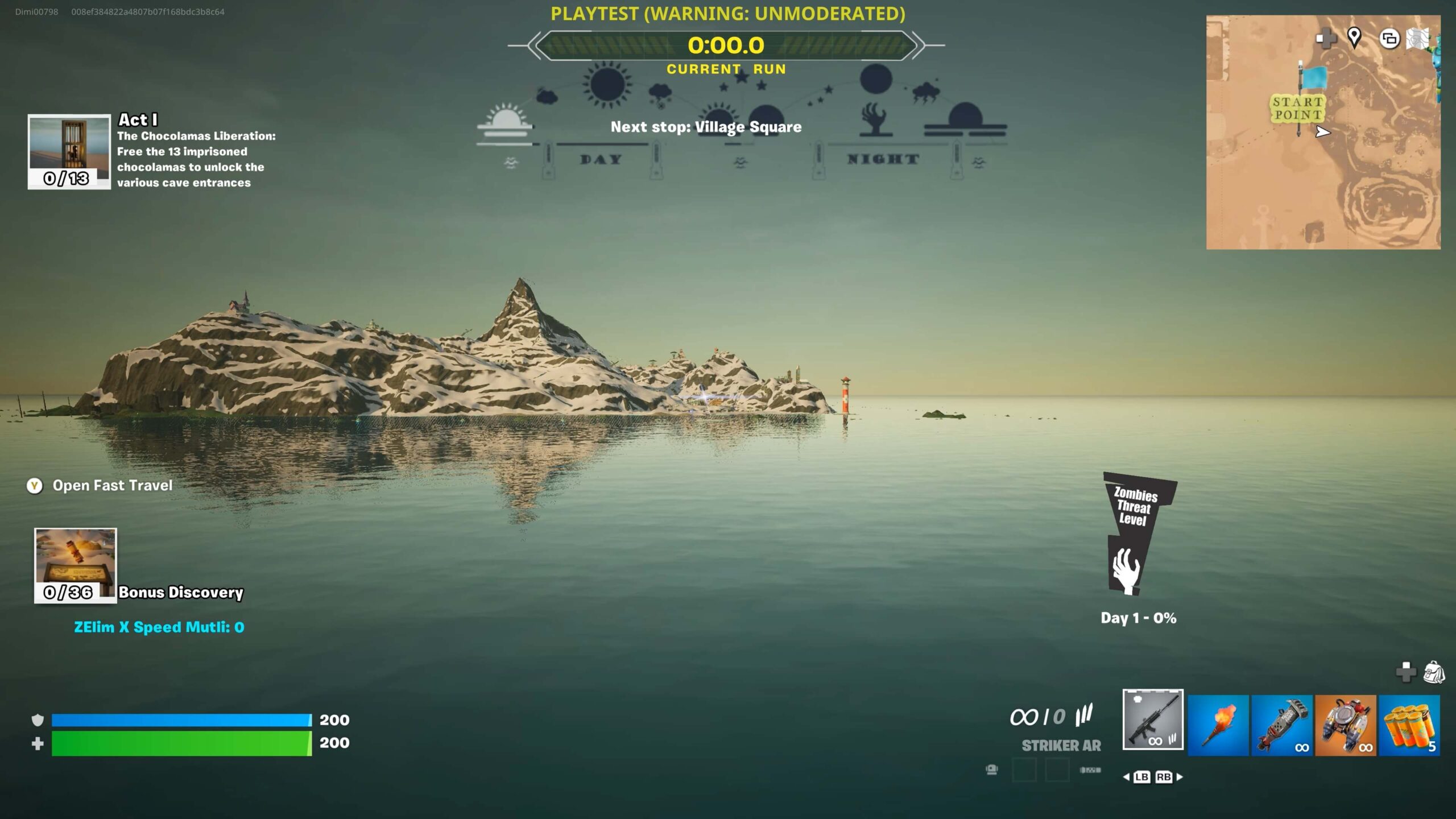Open the Act I chocolamas quest tracker
Viewport: 1456px width, 819px height.
click(x=69, y=151)
